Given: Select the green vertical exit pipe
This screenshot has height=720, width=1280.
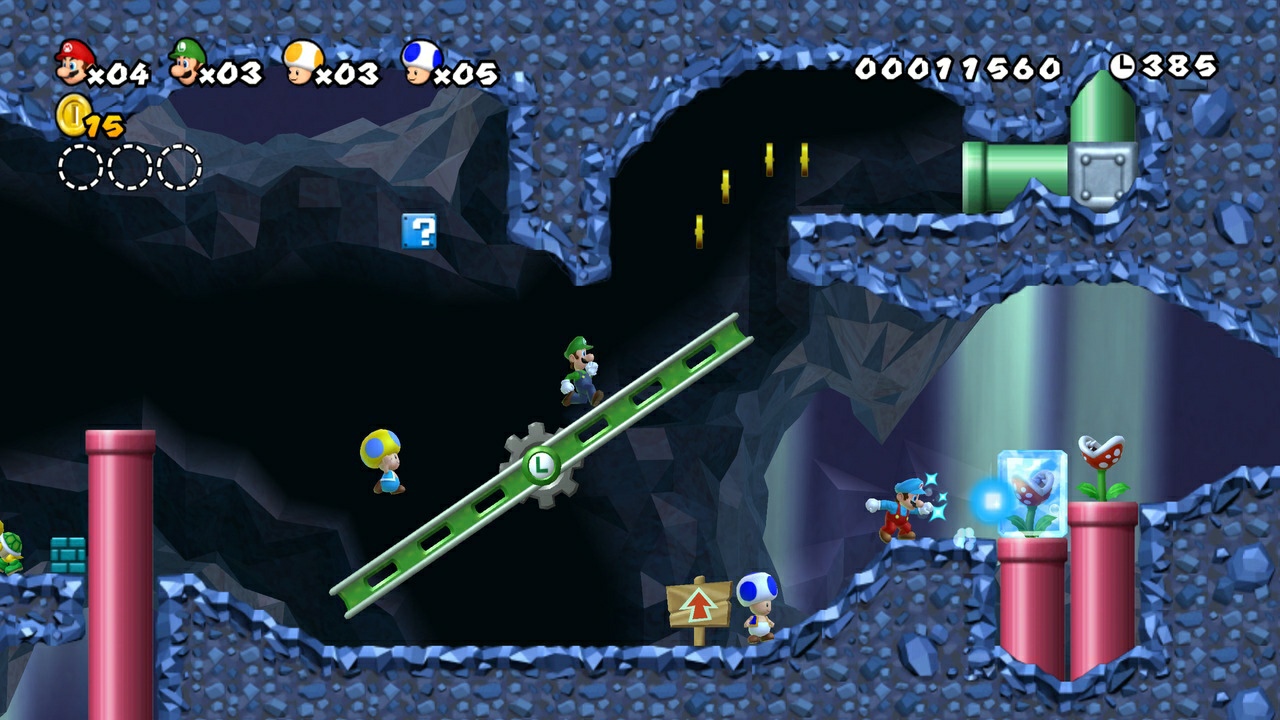Looking at the screenshot, I should coord(1103,110).
